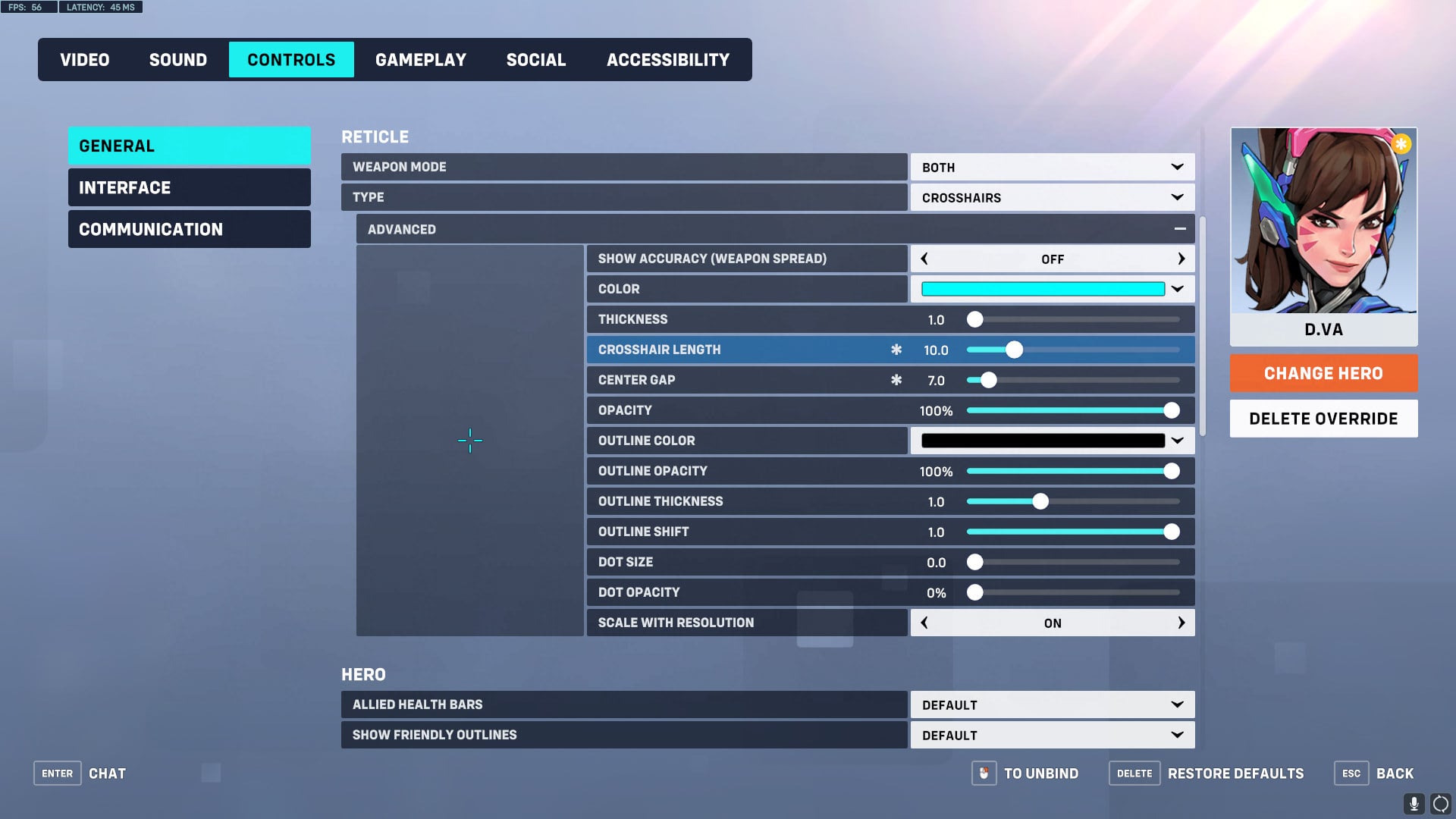1456x819 pixels.
Task: Click the ENTER key badge beside Chat
Action: 57,773
